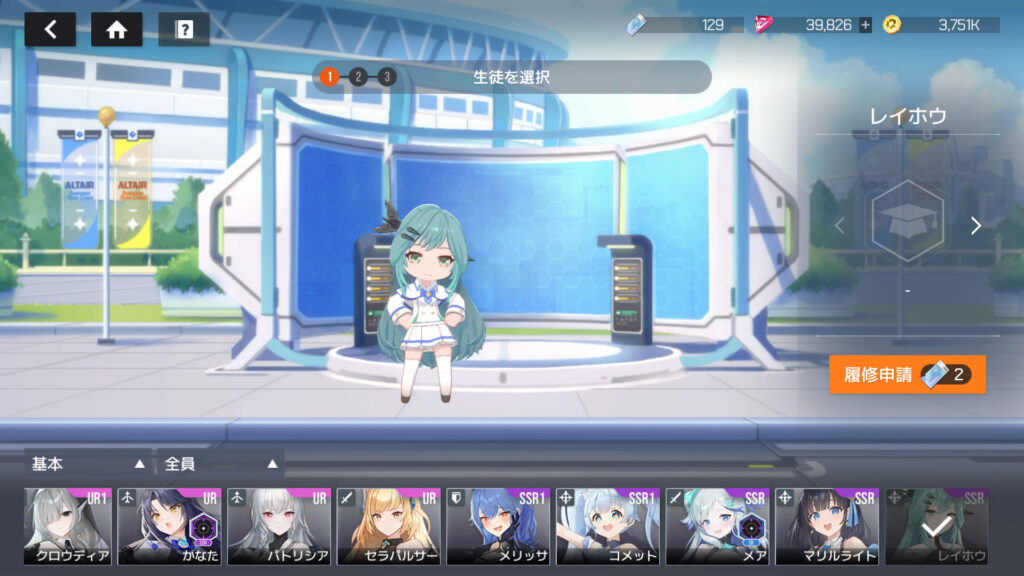Viewport: 1024px width, 576px height.
Task: Return to the home screen
Action: (116, 30)
